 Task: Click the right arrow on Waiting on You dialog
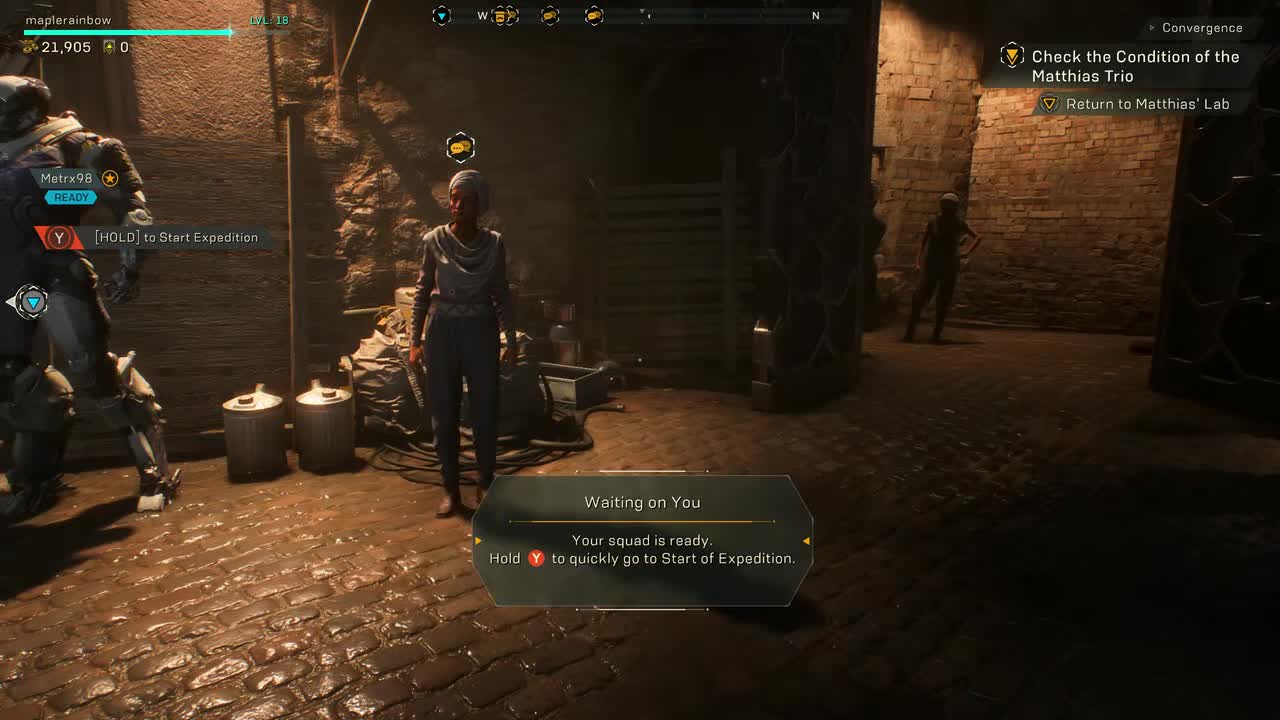coord(805,540)
